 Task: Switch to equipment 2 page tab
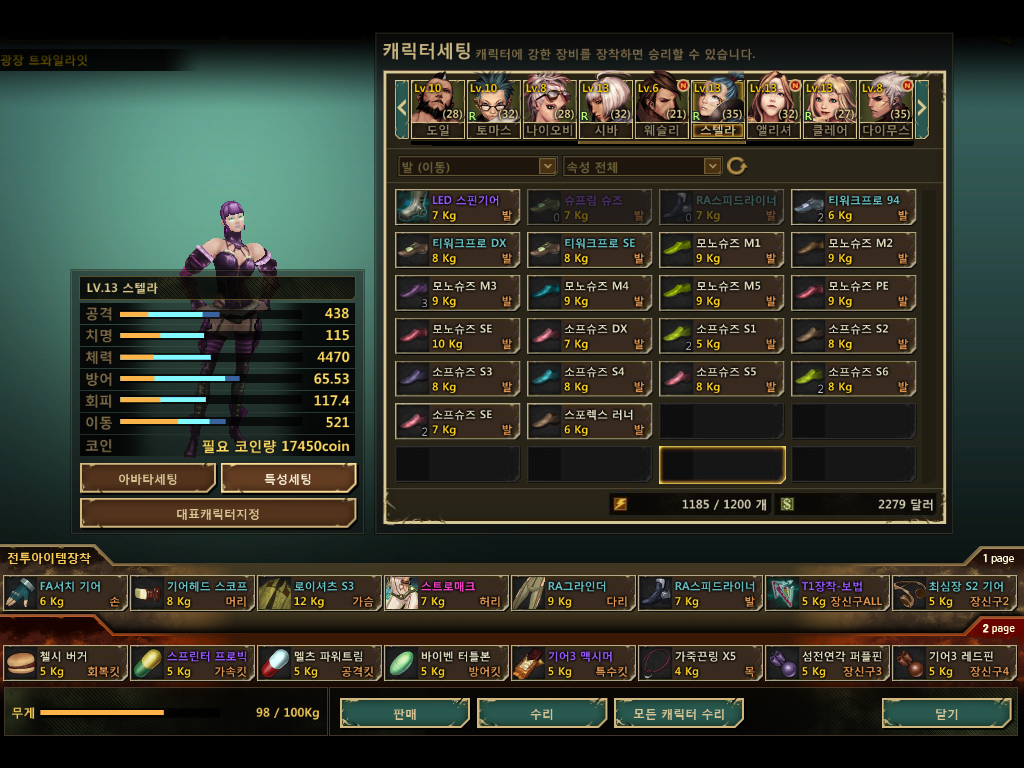pyautogui.click(x=997, y=628)
